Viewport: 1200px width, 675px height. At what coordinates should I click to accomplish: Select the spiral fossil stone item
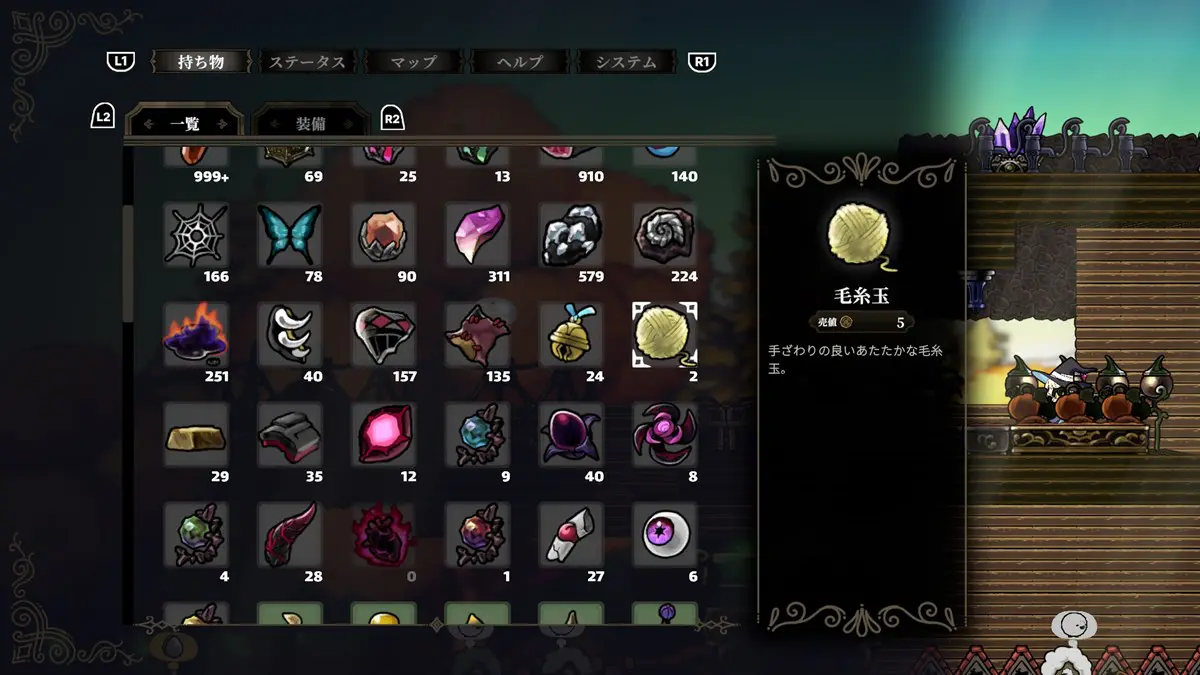coord(665,234)
